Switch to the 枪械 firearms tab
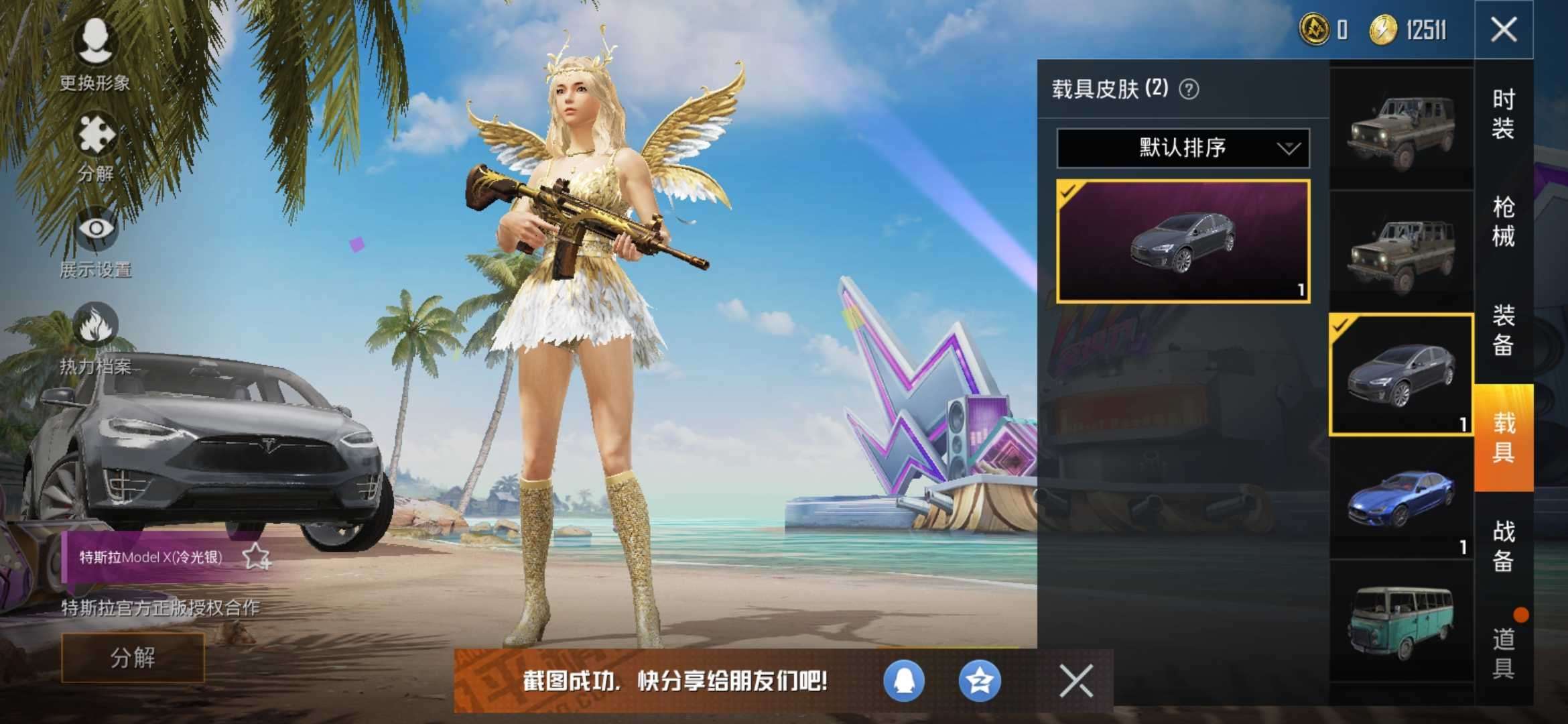1568x724 pixels. pos(1503,221)
